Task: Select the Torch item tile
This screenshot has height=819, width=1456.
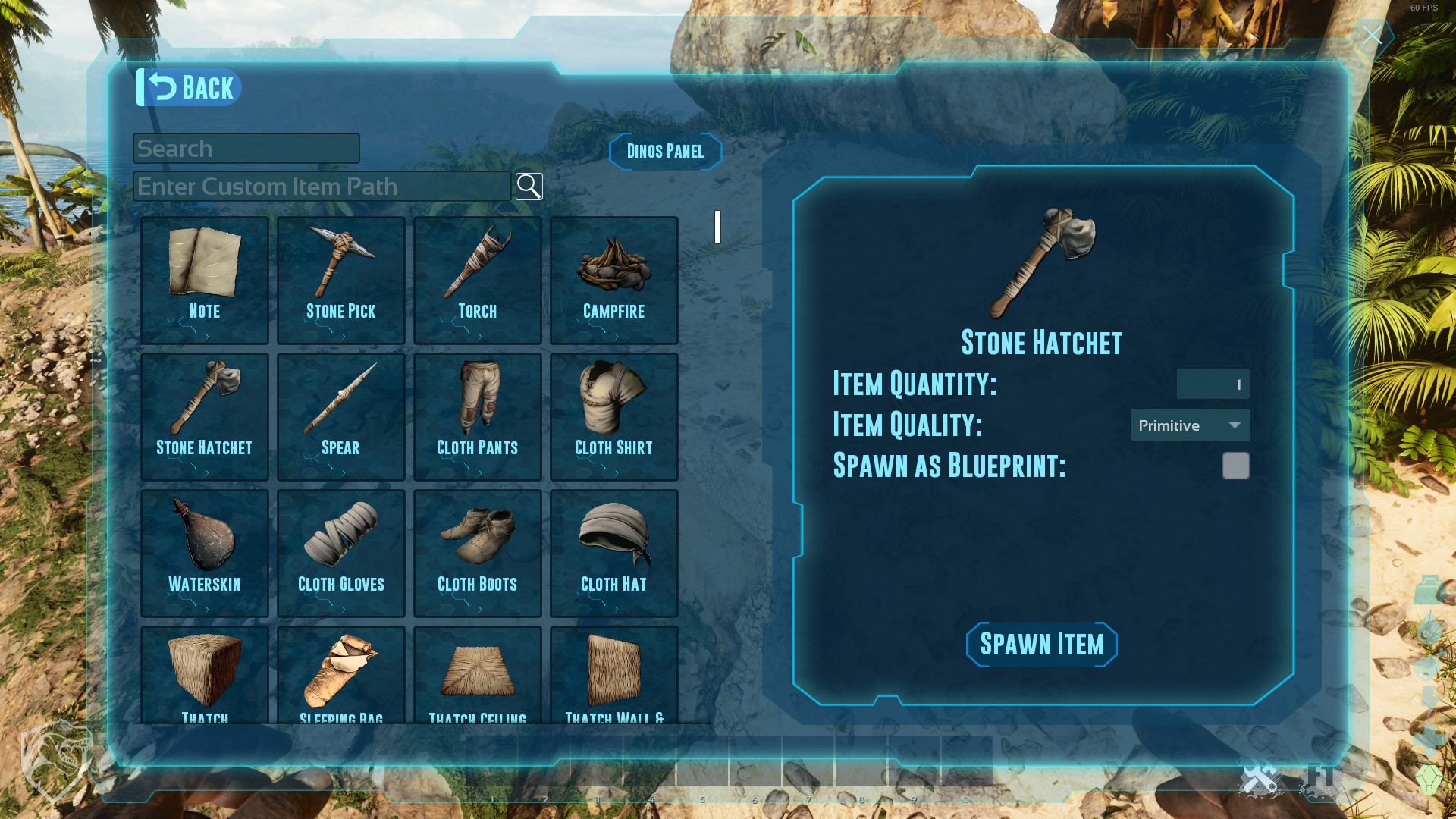Action: [478, 280]
